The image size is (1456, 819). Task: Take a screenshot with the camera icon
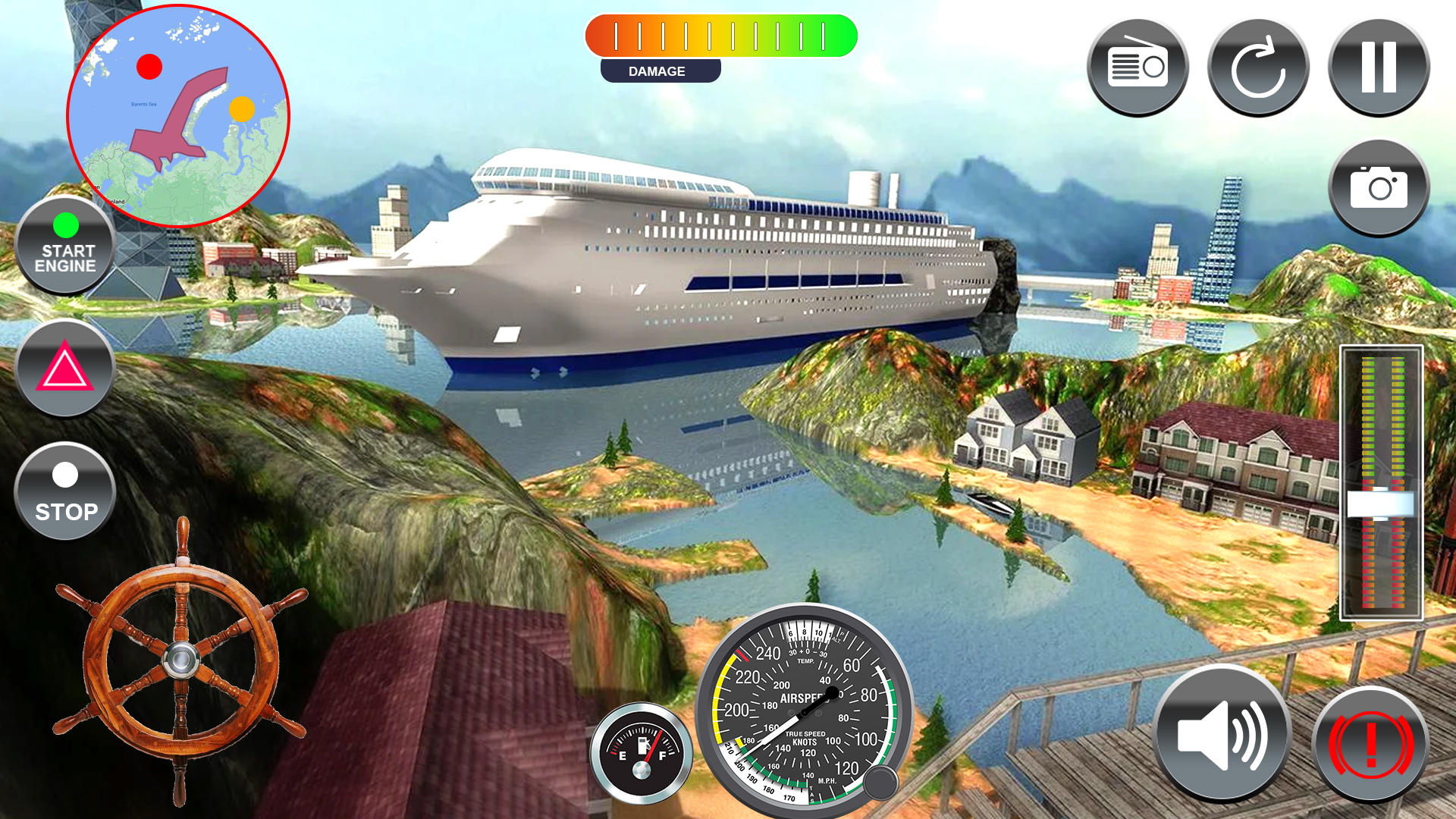pos(1379,188)
